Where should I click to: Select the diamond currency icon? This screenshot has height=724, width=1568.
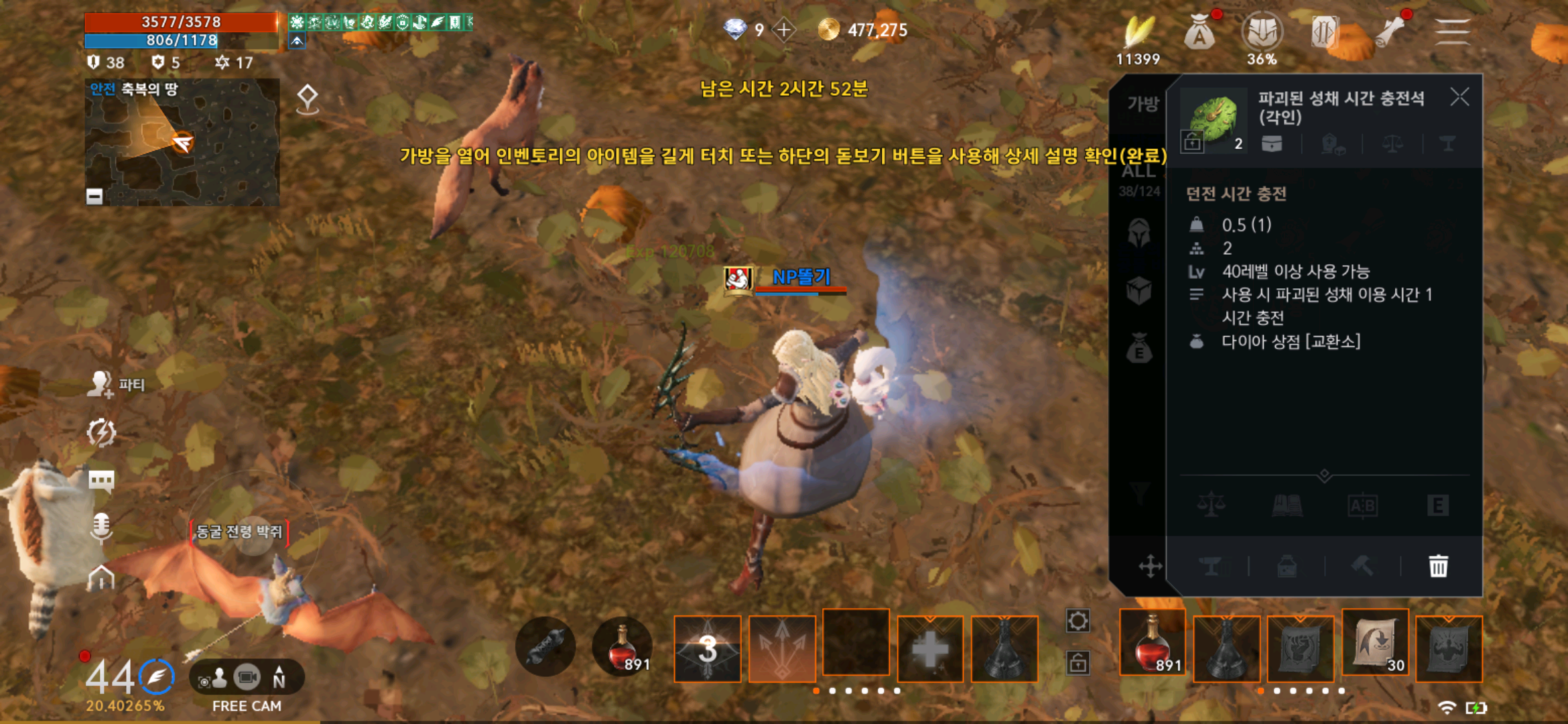coord(735,29)
